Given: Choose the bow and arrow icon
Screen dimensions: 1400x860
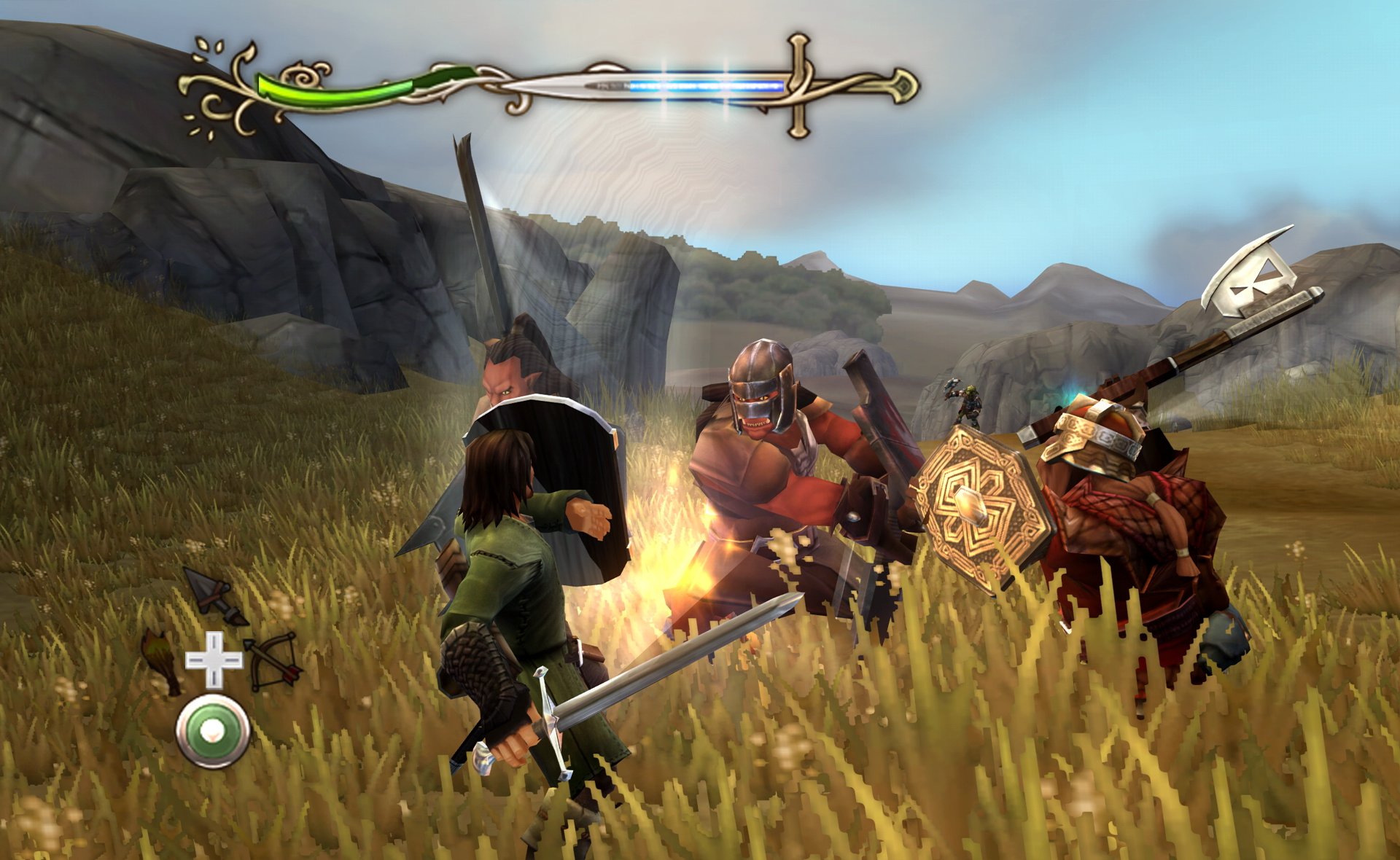Looking at the screenshot, I should (x=273, y=660).
